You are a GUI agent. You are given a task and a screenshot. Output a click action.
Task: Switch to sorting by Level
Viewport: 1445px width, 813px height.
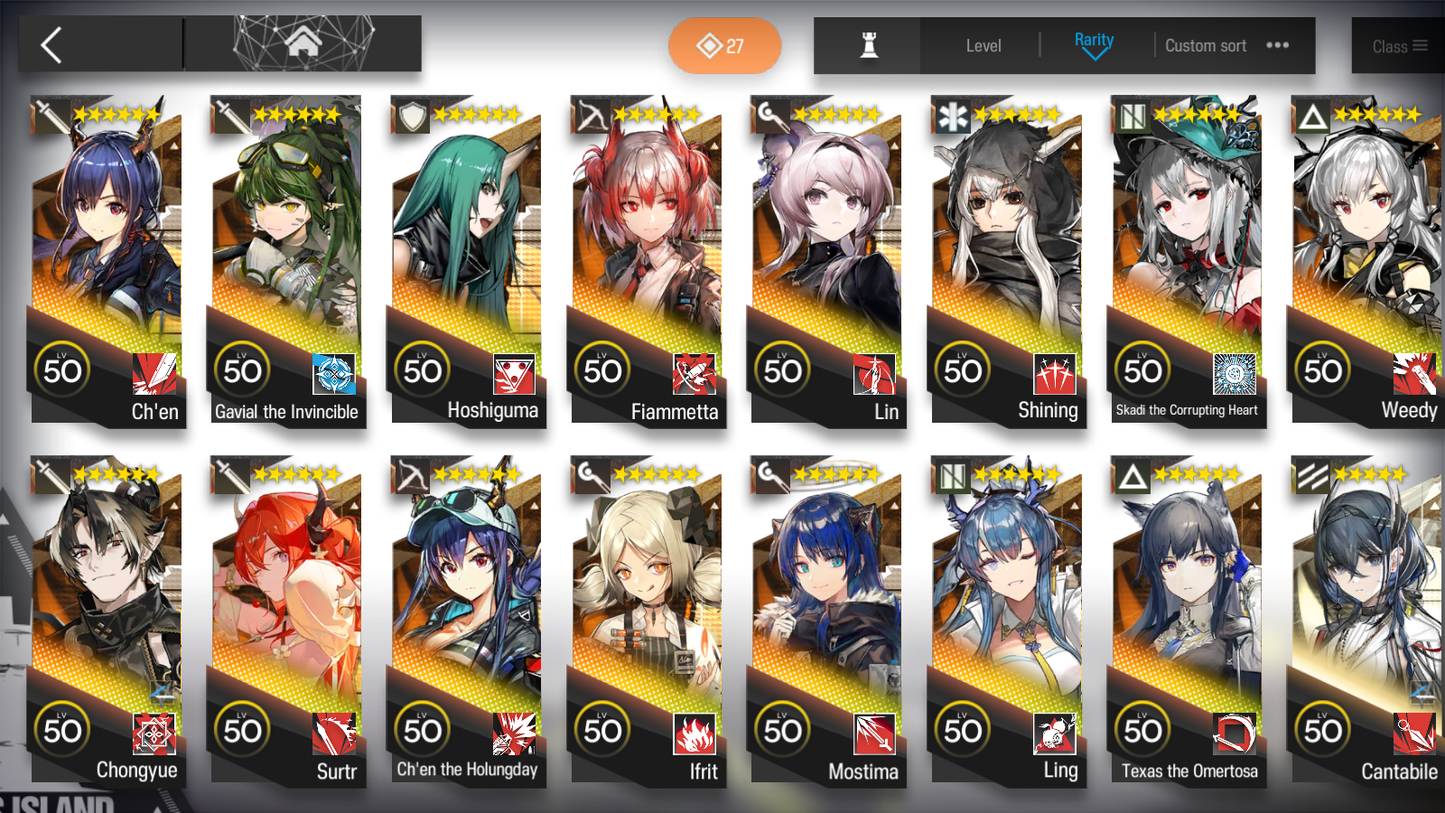coord(984,45)
